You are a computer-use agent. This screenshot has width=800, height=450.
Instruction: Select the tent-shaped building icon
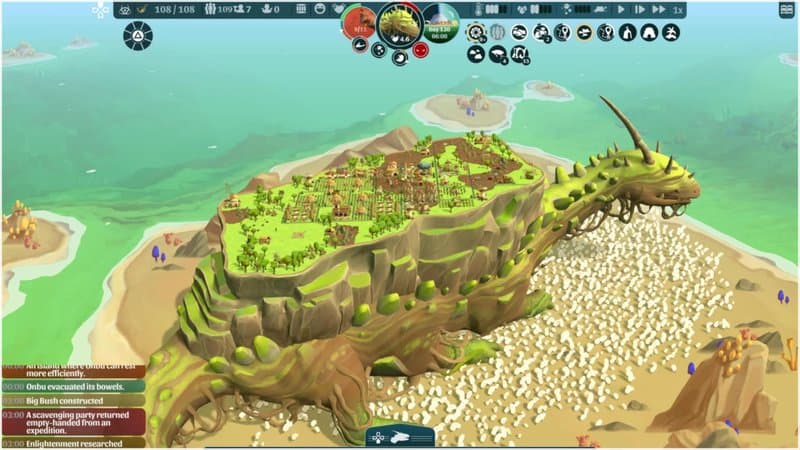[x=628, y=32]
